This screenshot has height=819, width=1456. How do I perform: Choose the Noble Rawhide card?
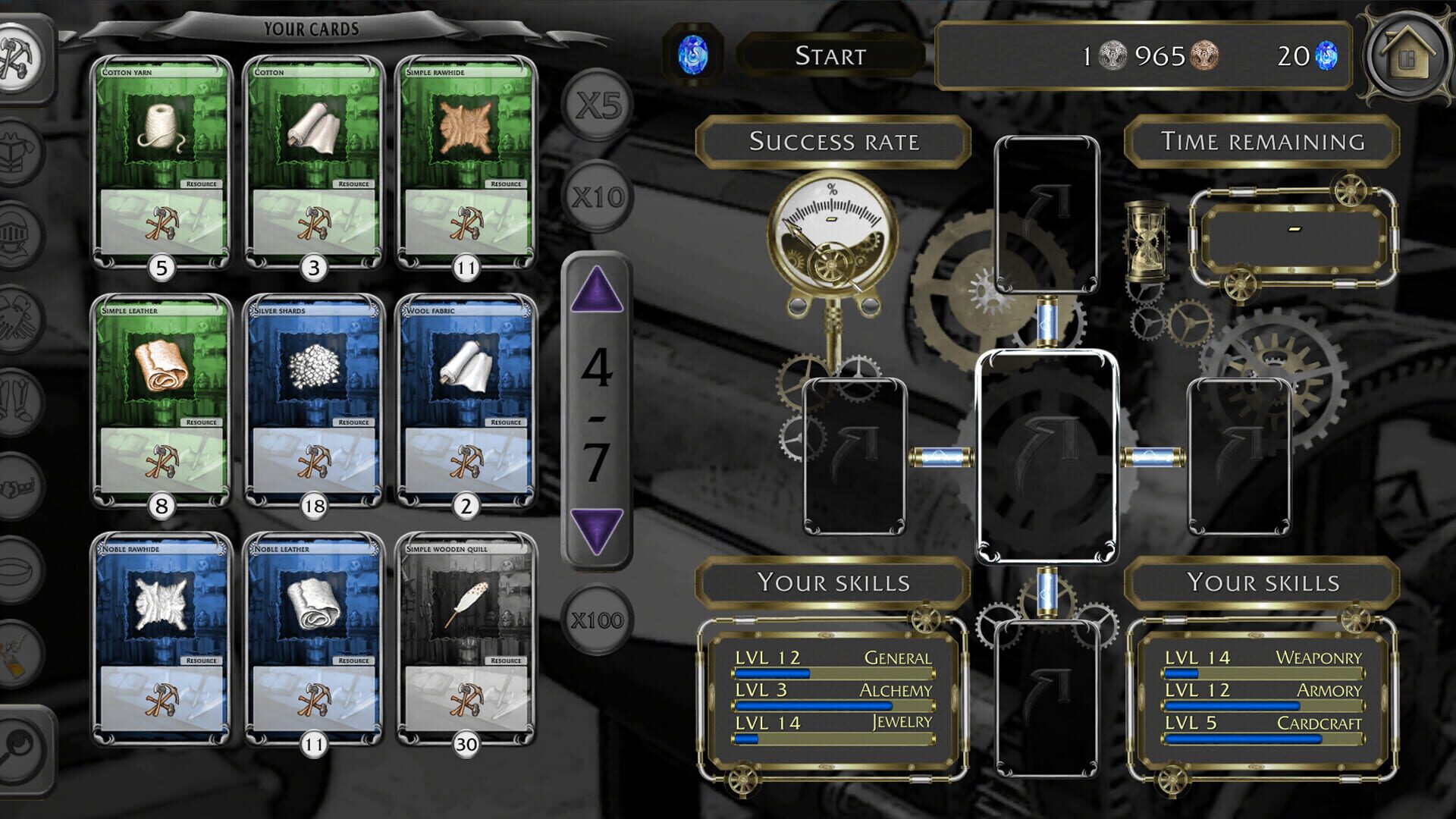point(161,639)
